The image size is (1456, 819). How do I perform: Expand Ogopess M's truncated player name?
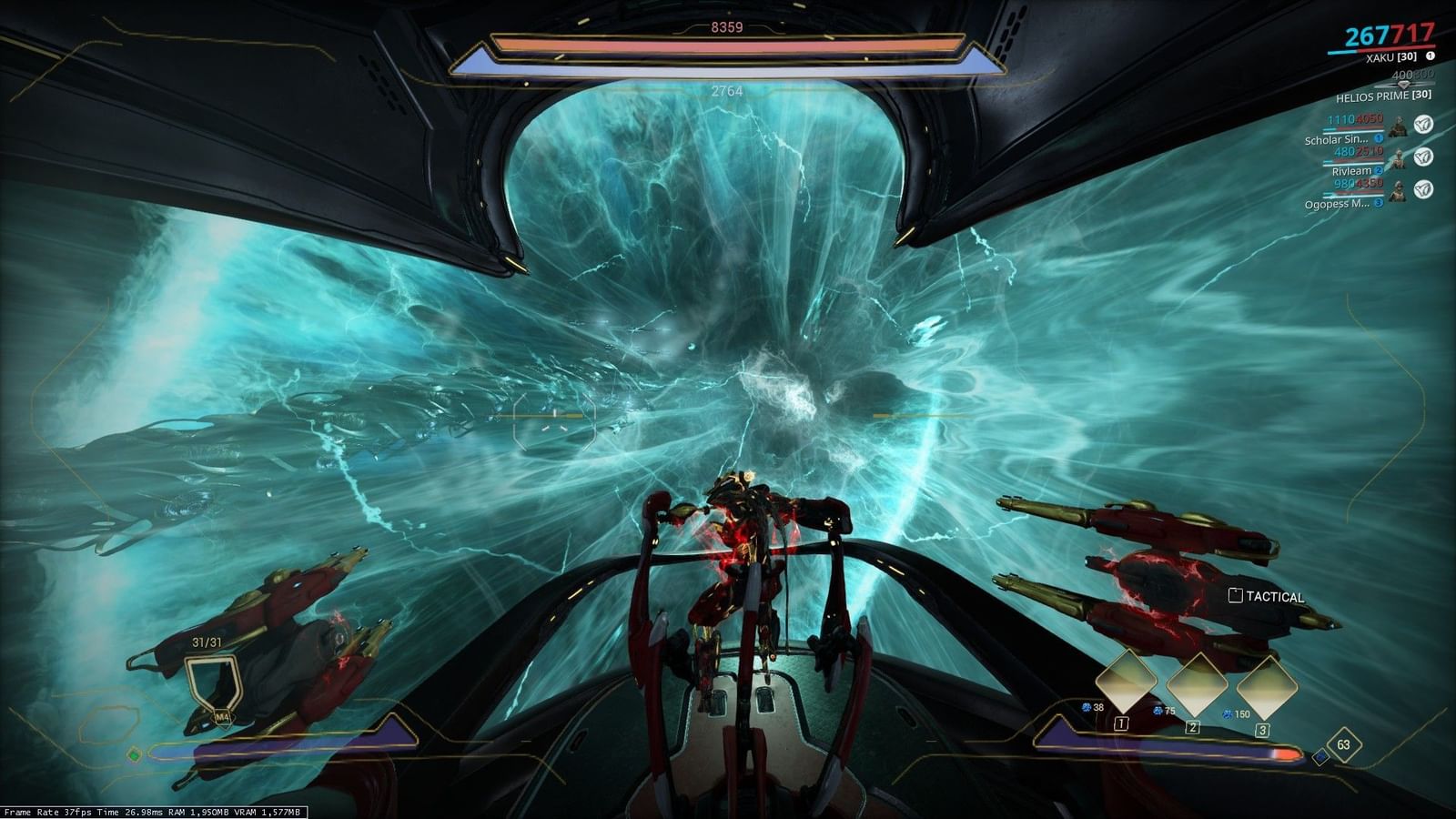pos(1338,202)
